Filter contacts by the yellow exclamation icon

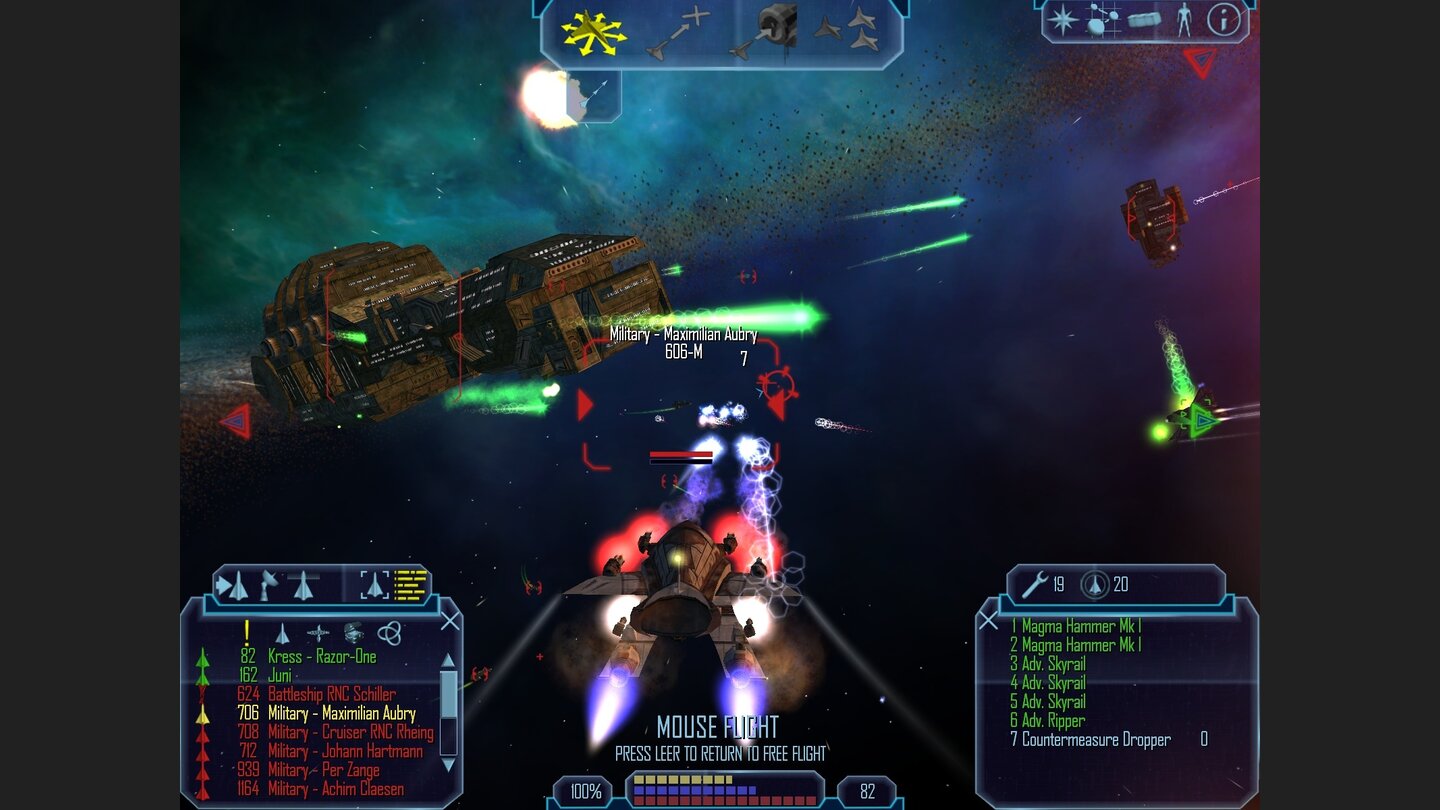[247, 632]
